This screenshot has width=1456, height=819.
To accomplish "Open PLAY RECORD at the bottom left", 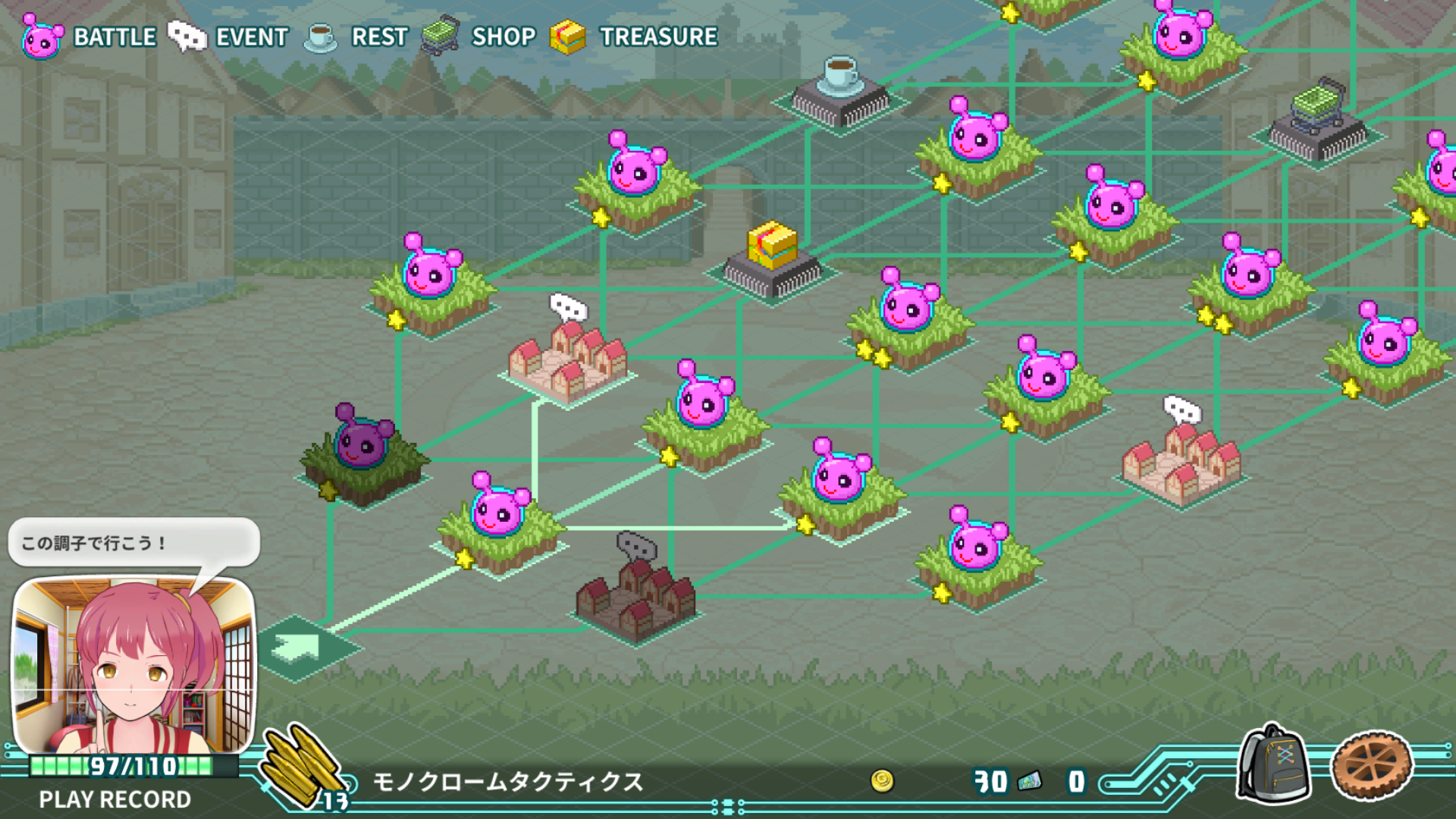I will point(114,799).
